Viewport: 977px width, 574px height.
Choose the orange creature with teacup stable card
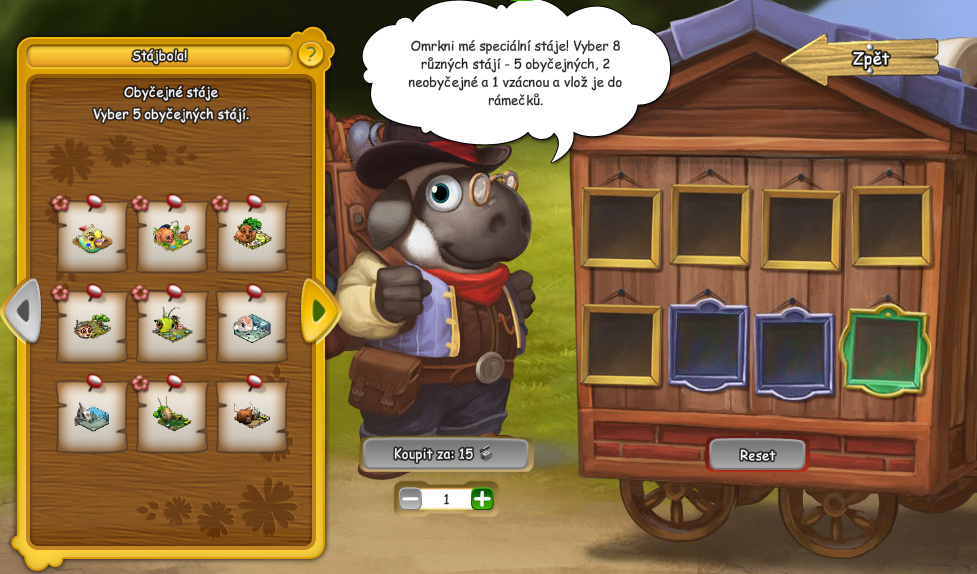click(172, 238)
